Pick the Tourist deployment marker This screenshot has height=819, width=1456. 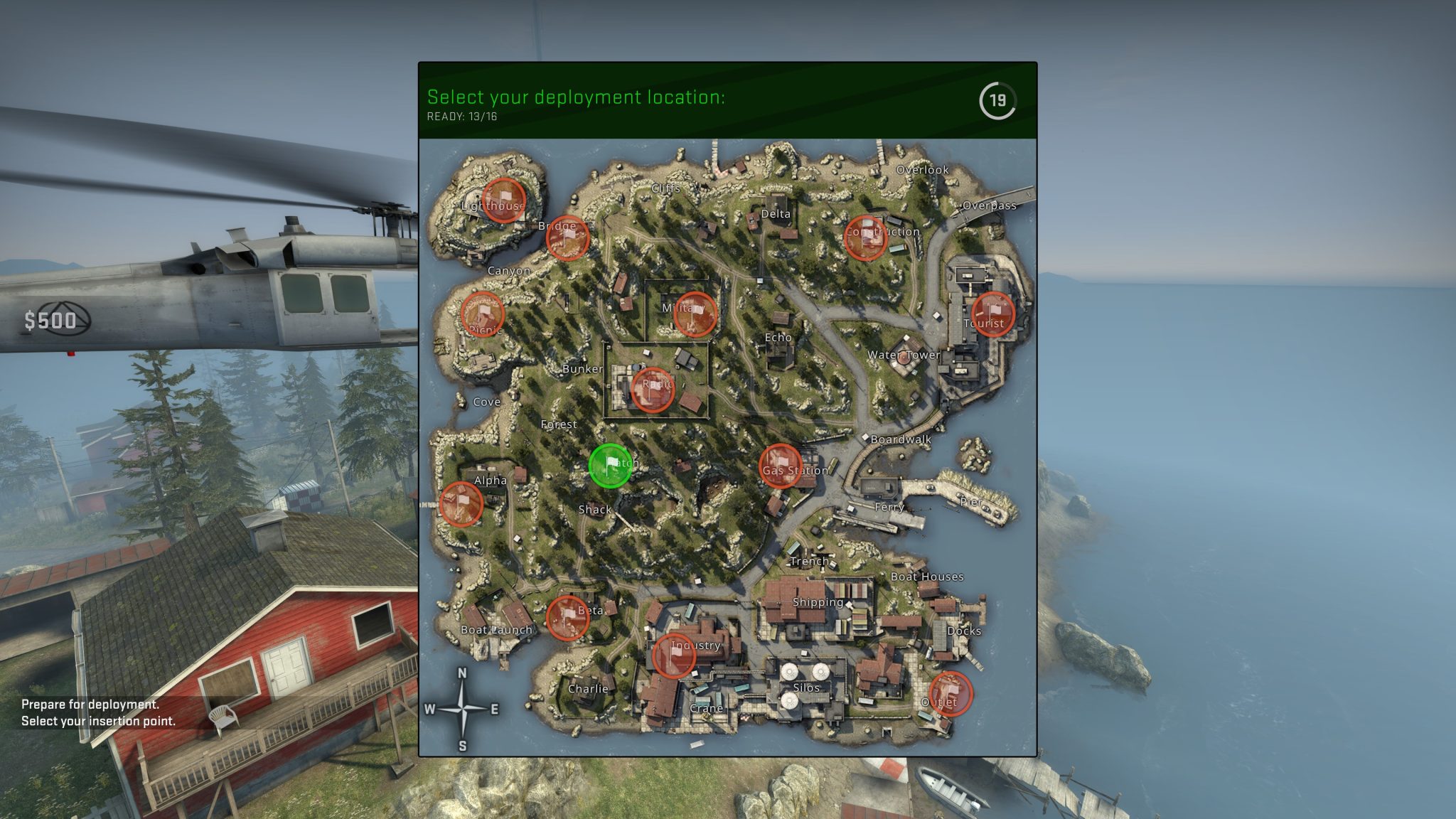[992, 314]
